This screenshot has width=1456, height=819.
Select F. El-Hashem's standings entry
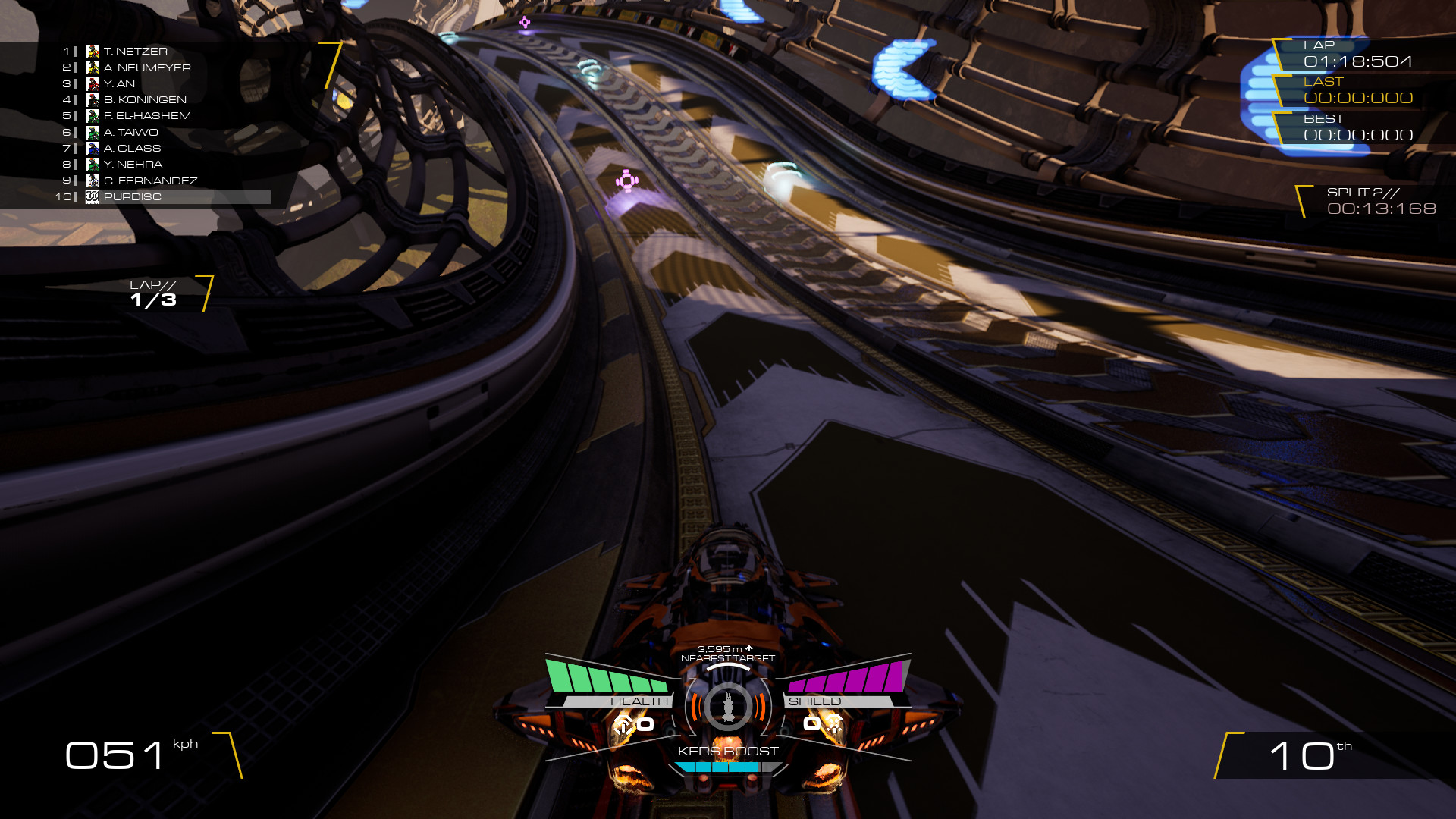coord(146,116)
